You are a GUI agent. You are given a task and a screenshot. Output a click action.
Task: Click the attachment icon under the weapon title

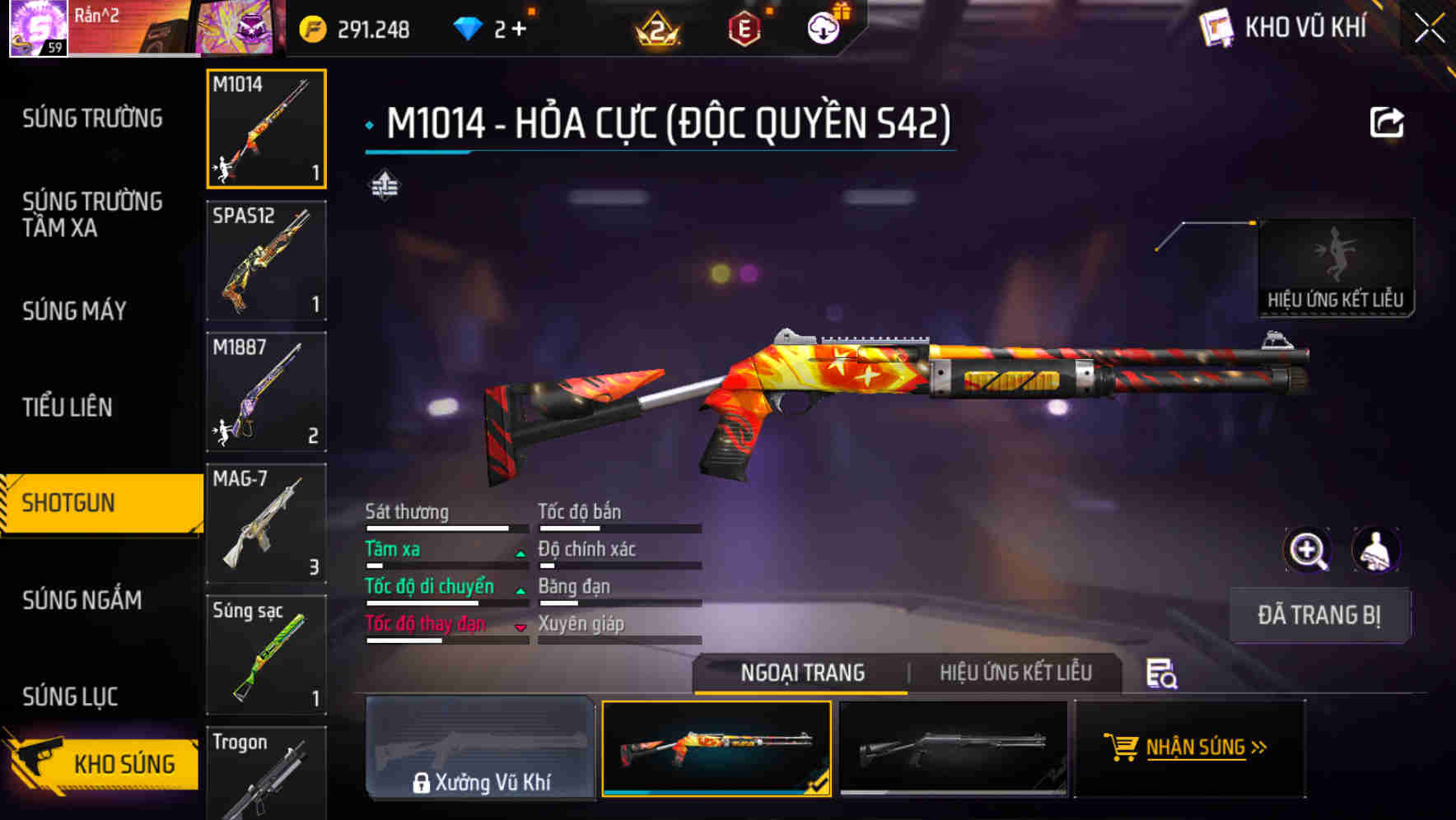pos(384,184)
